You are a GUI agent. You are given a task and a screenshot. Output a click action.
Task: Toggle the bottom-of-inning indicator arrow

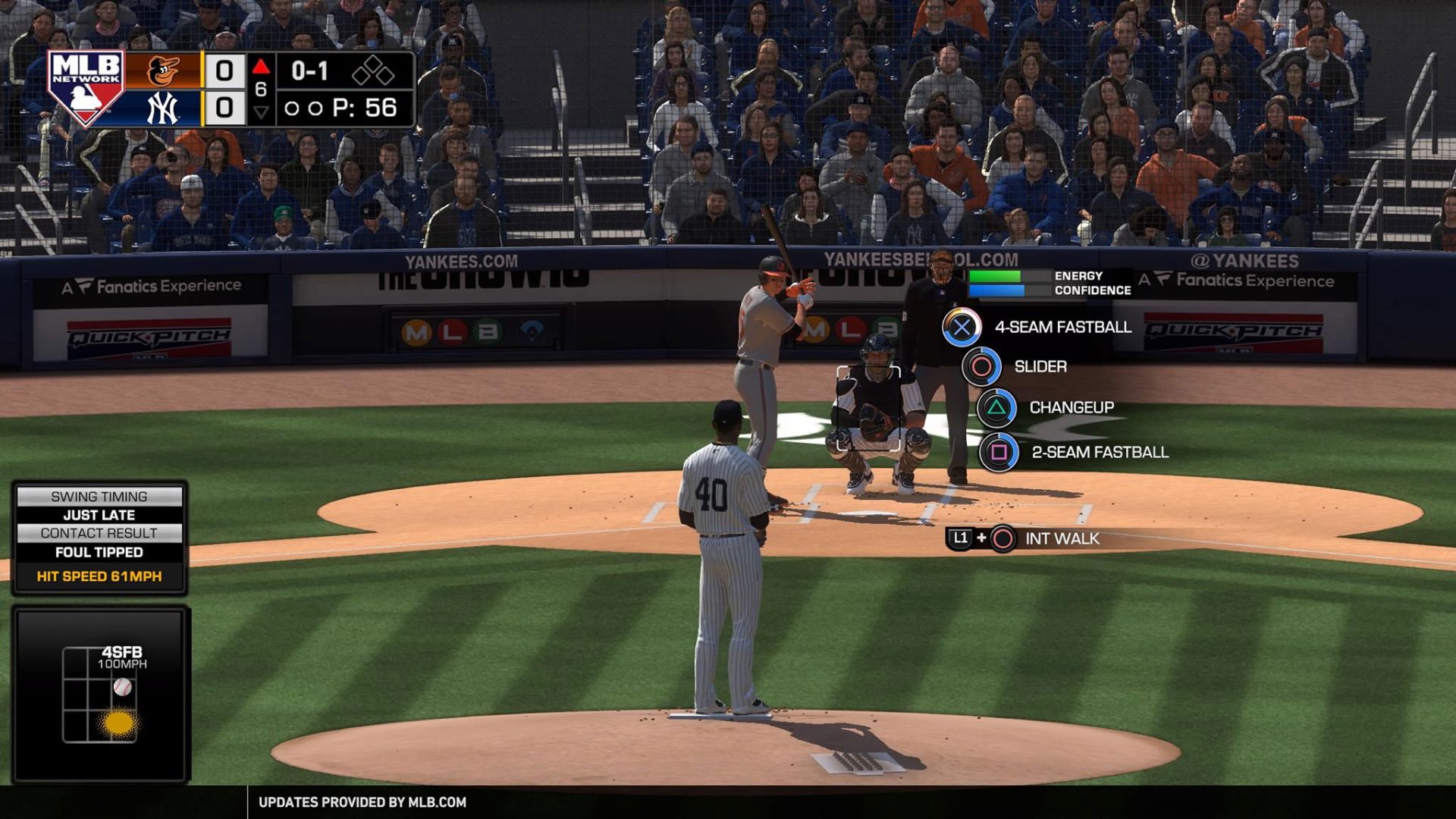point(262,112)
